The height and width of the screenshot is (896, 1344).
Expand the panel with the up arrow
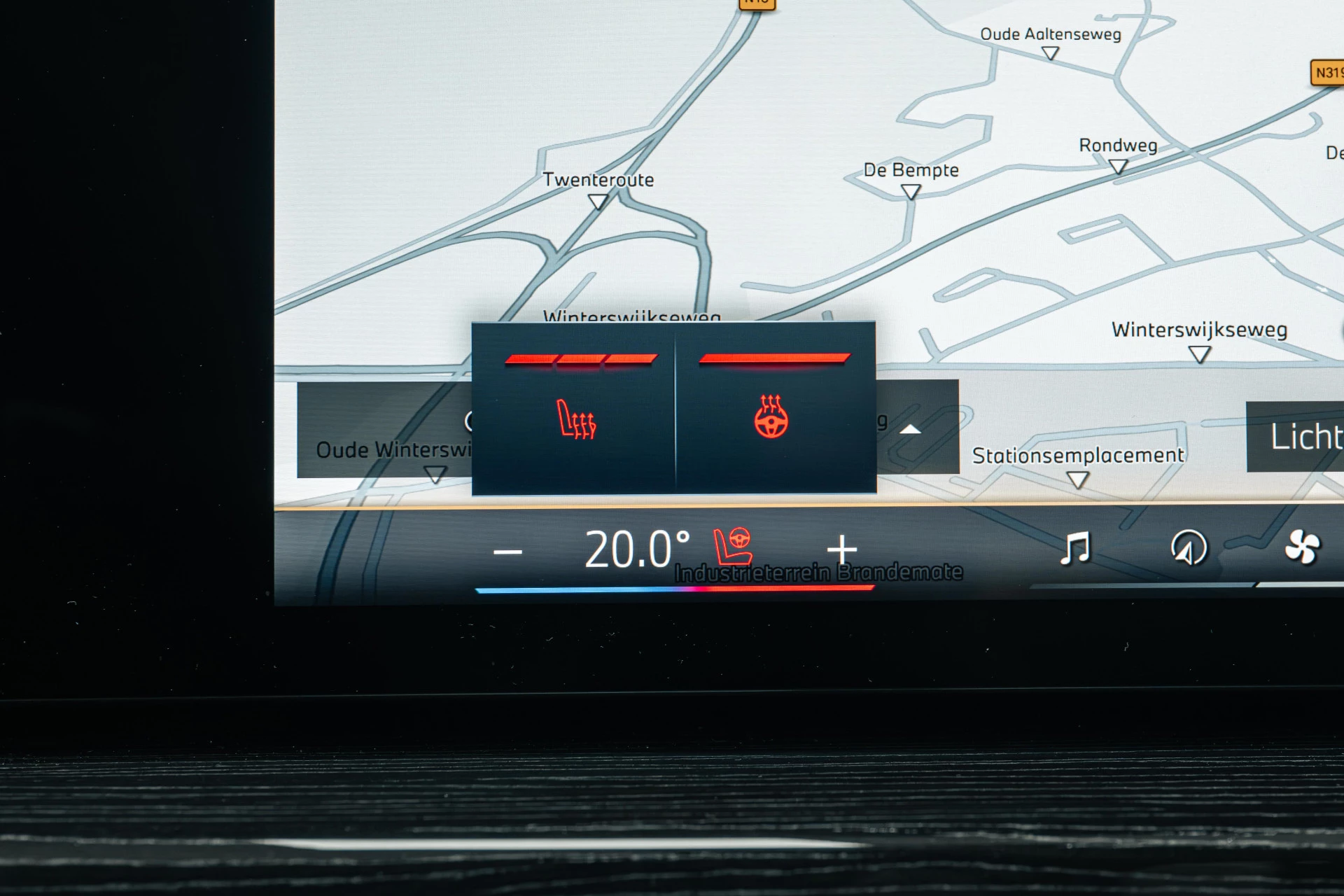(x=910, y=429)
